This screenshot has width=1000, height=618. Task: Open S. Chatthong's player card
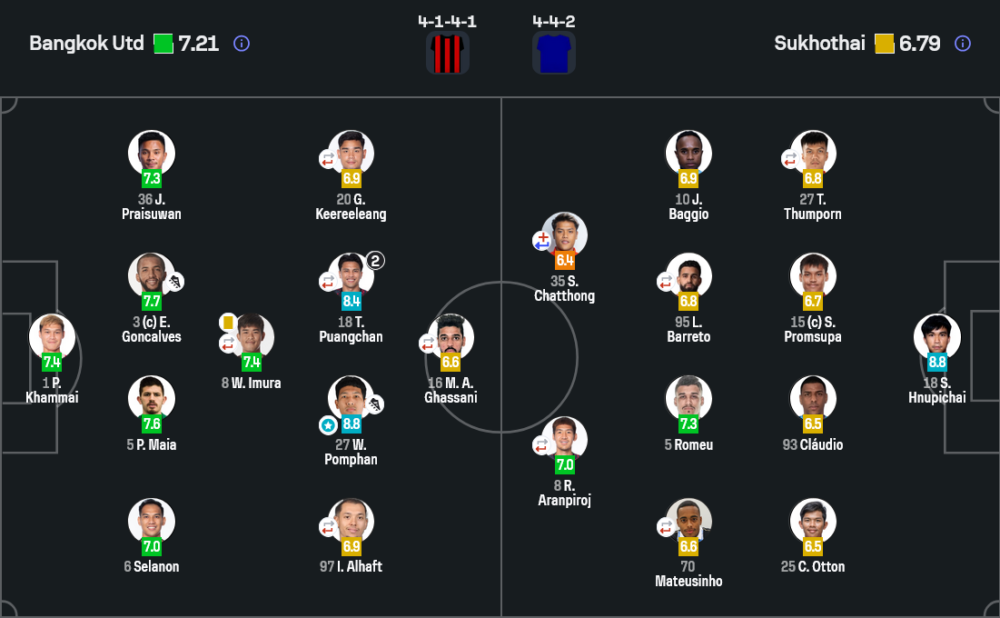coord(564,235)
